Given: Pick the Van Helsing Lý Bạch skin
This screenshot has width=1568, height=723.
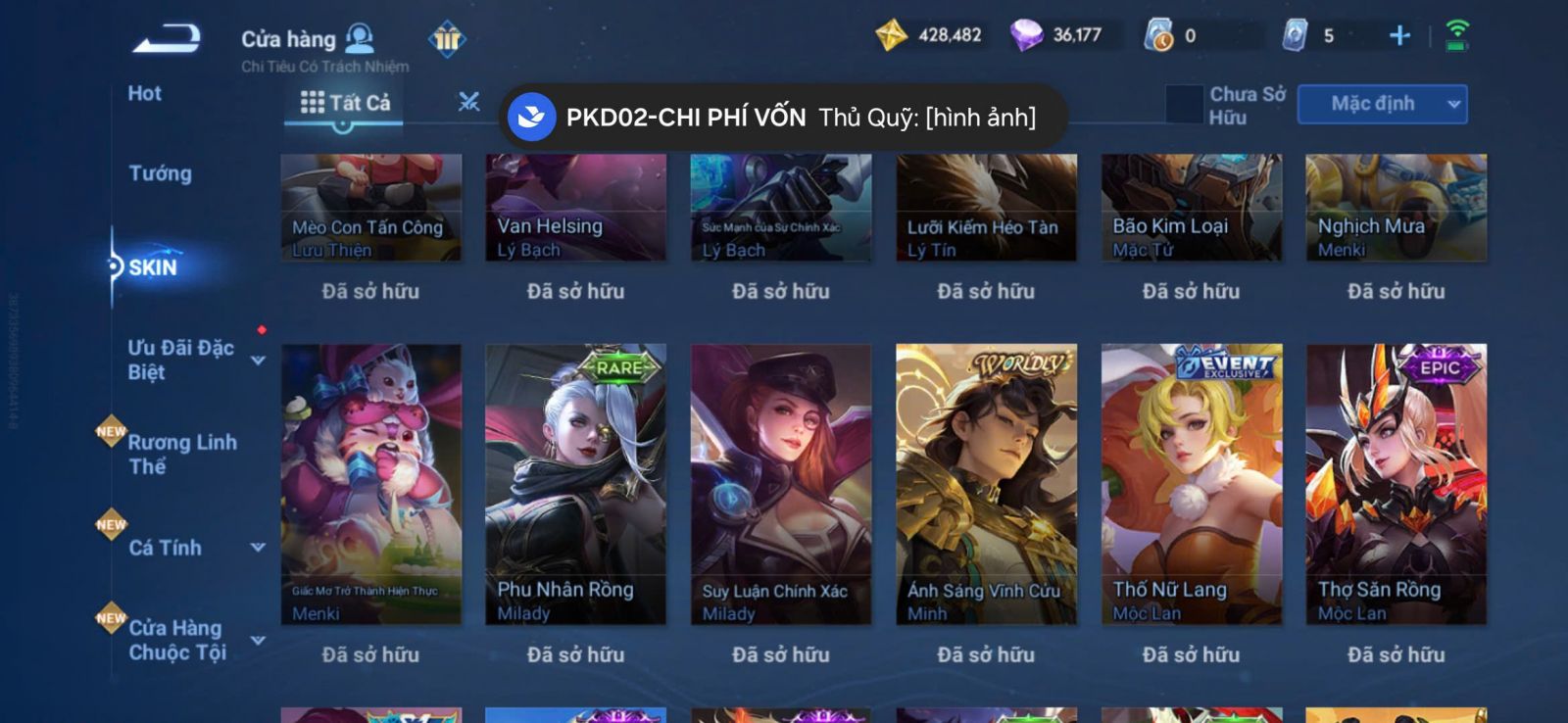Looking at the screenshot, I should 575,208.
